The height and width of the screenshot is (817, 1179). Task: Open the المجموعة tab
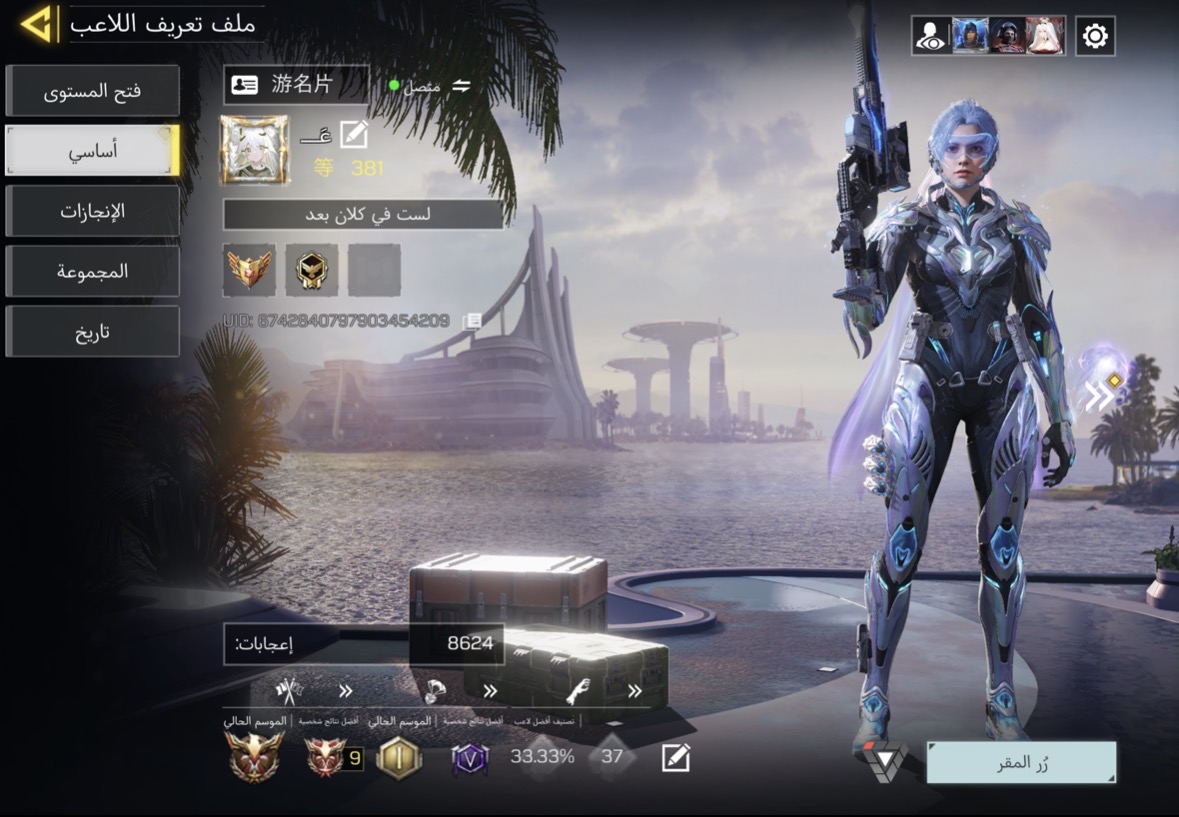[x=92, y=271]
